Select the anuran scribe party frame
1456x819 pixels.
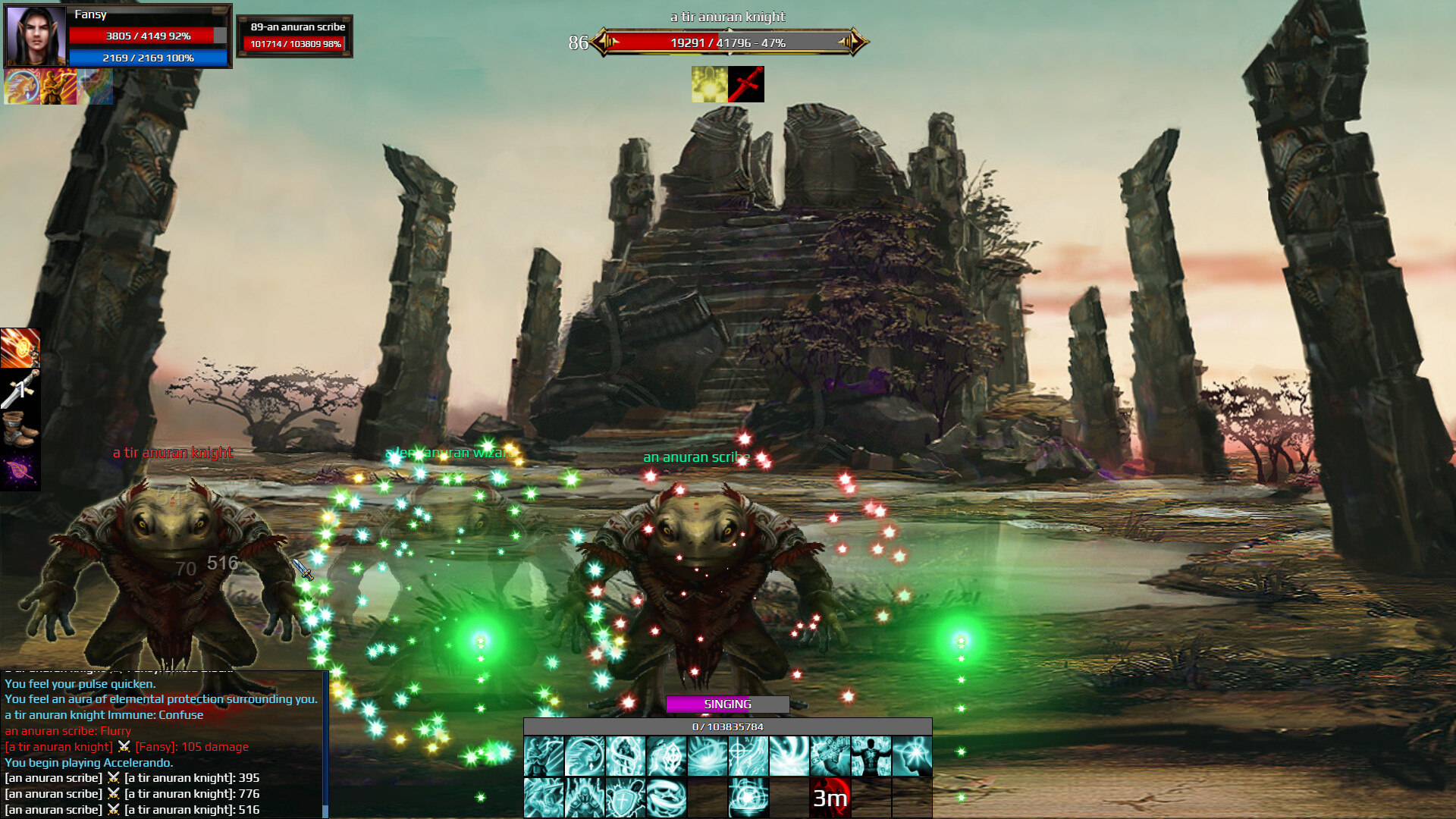(x=295, y=36)
